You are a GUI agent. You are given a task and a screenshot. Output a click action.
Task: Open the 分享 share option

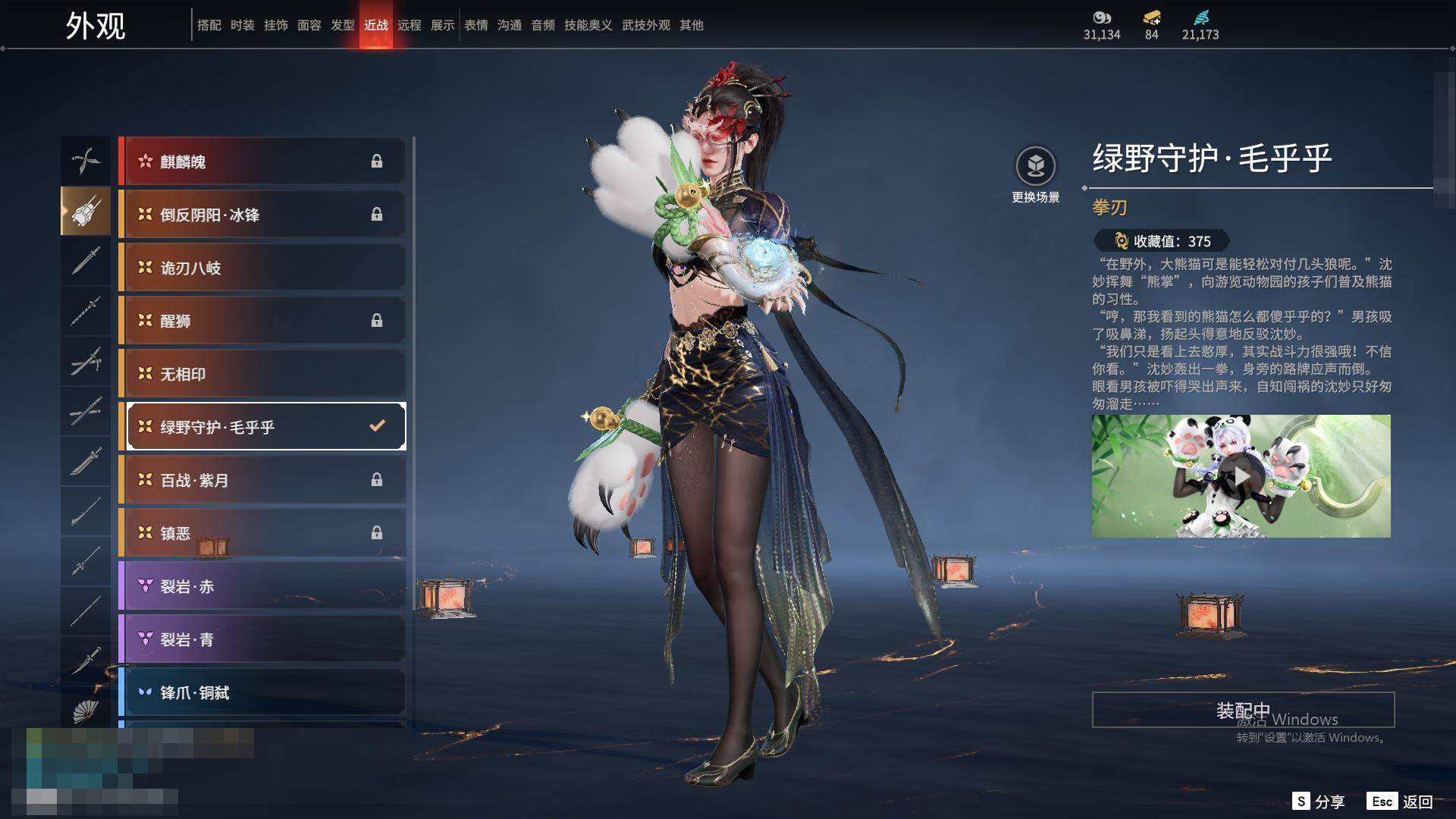1318,802
